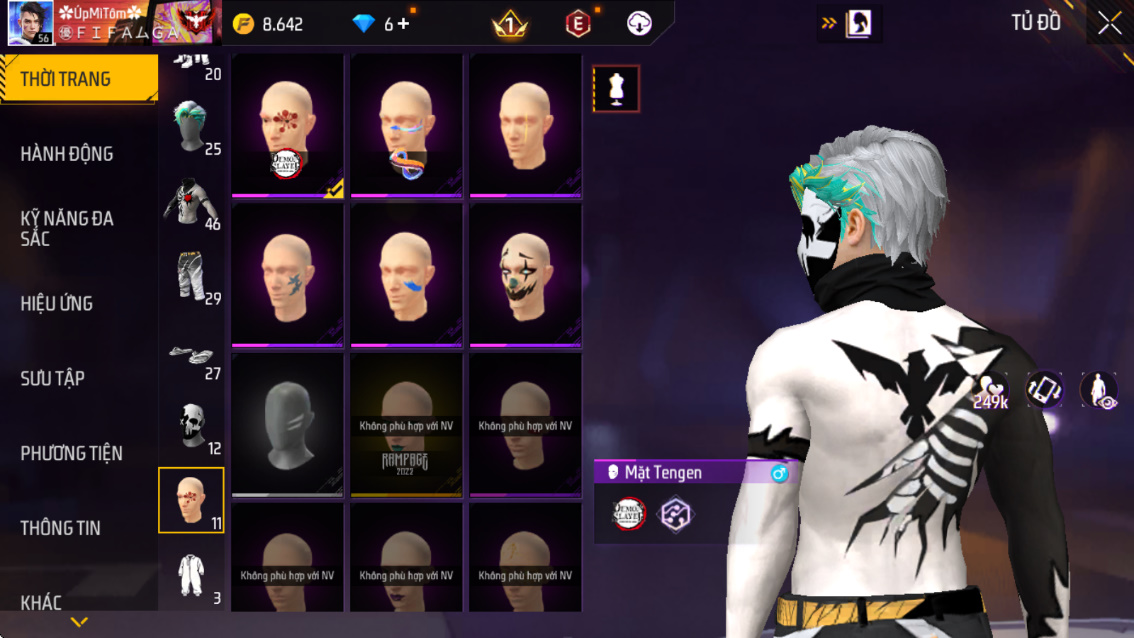Open the cloud download icon
The image size is (1134, 638).
click(639, 24)
